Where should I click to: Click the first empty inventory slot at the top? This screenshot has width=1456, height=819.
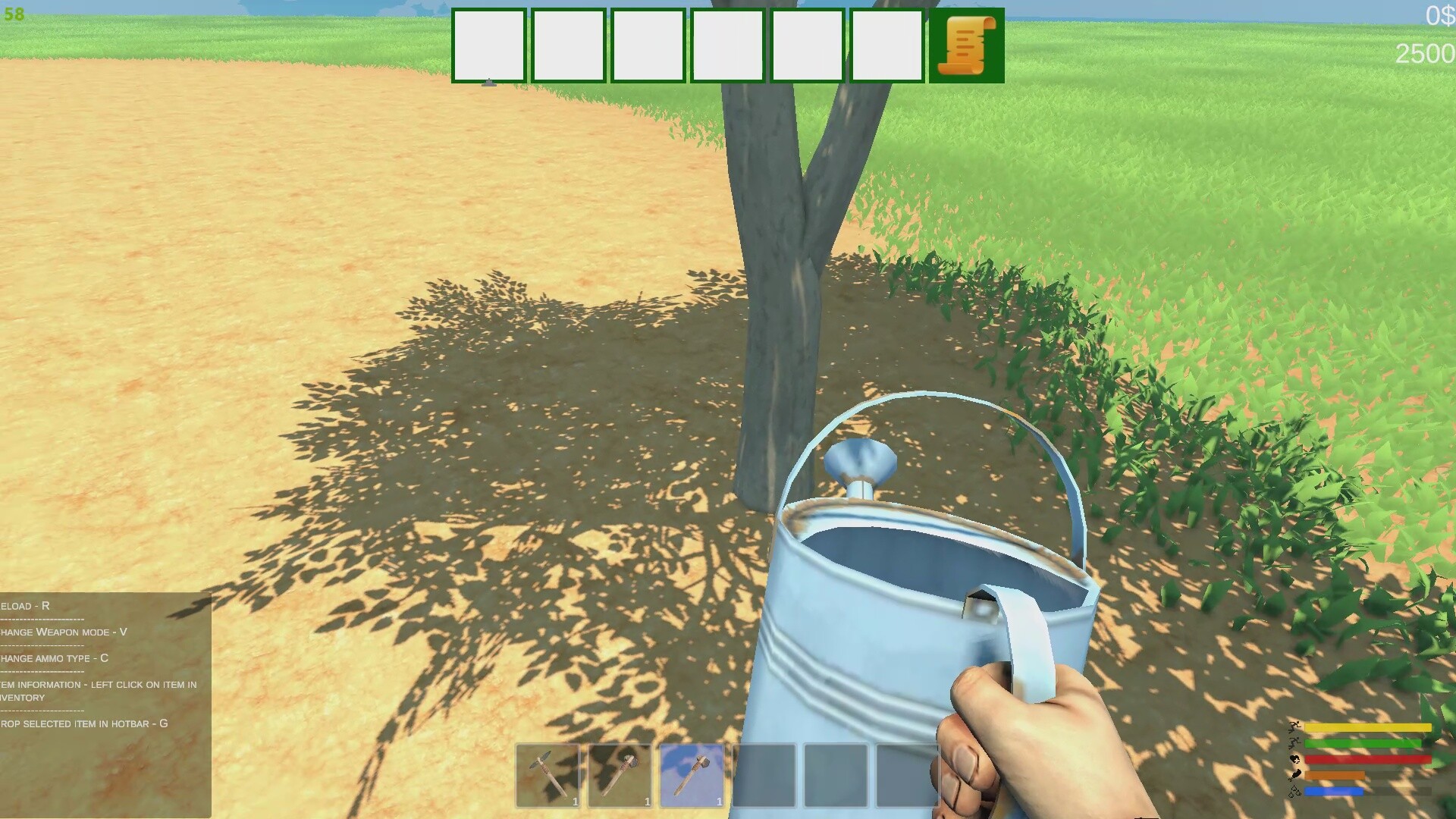click(489, 45)
